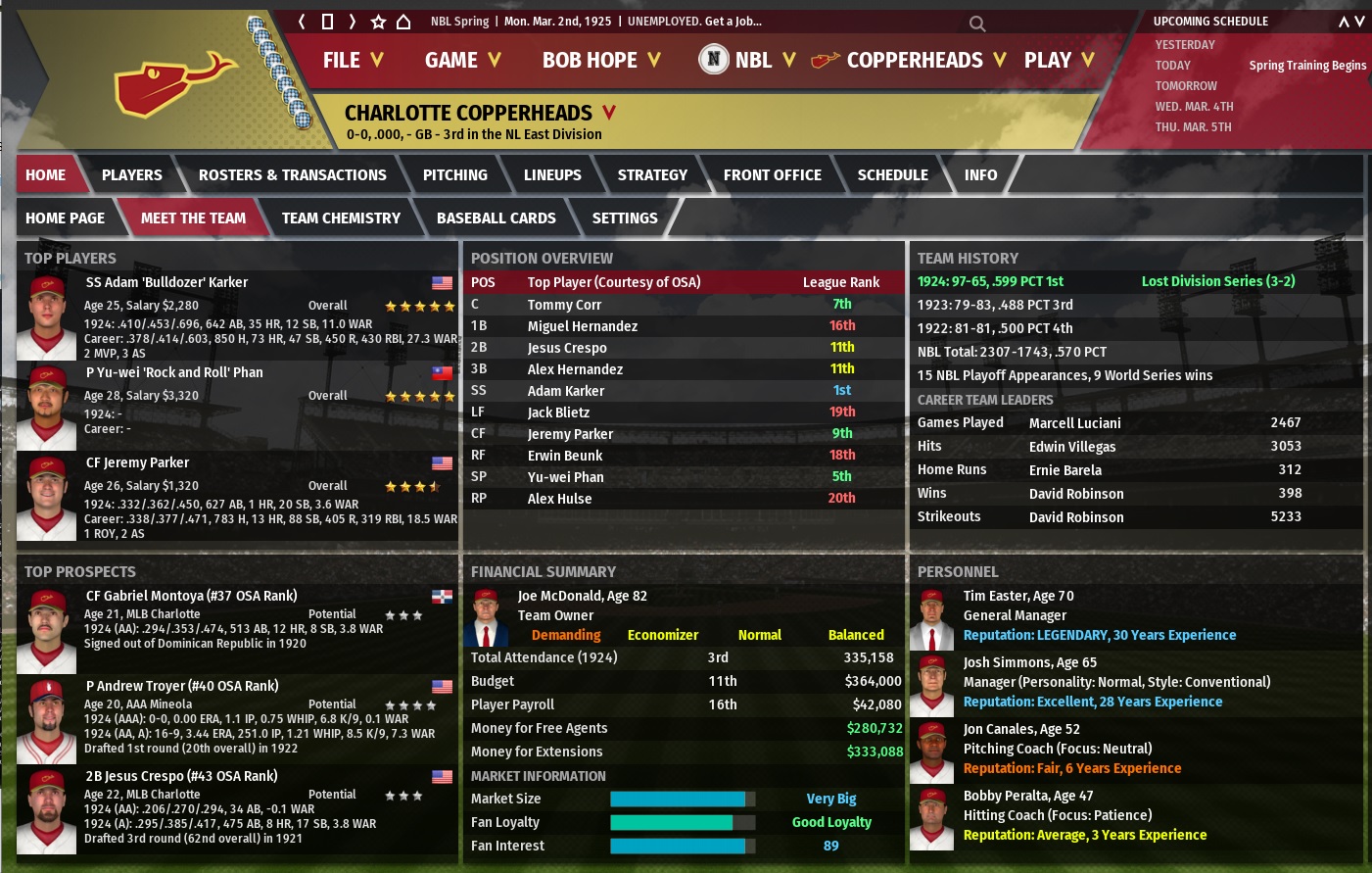Open the GAME dropdown menu
Image resolution: width=1372 pixels, height=873 pixels.
pos(462,60)
